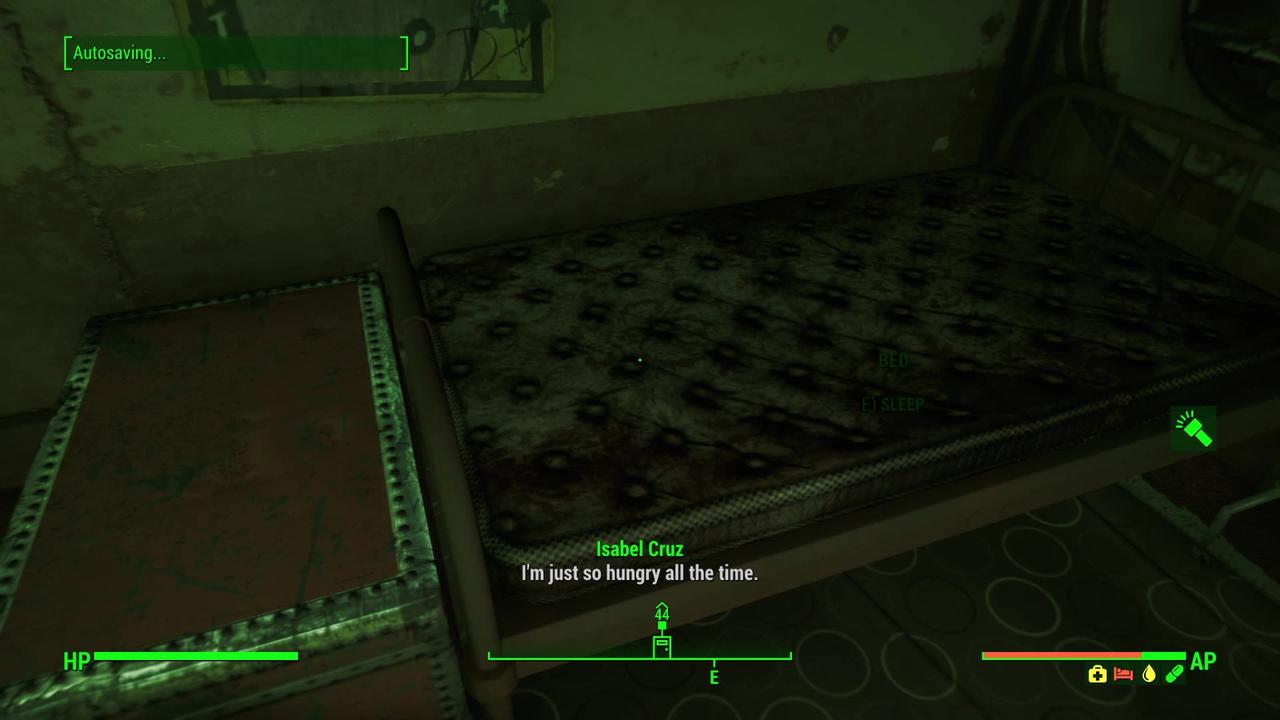Click the green pill status icon

[1174, 673]
